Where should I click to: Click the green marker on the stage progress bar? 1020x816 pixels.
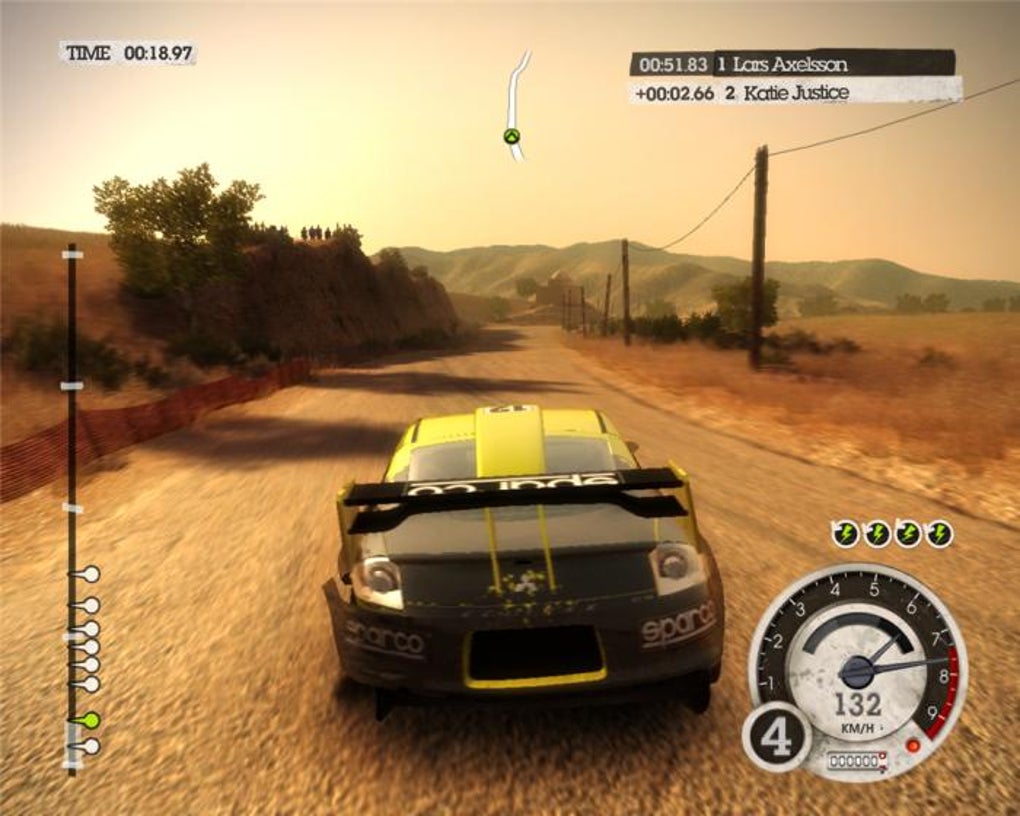pyautogui.click(x=89, y=719)
